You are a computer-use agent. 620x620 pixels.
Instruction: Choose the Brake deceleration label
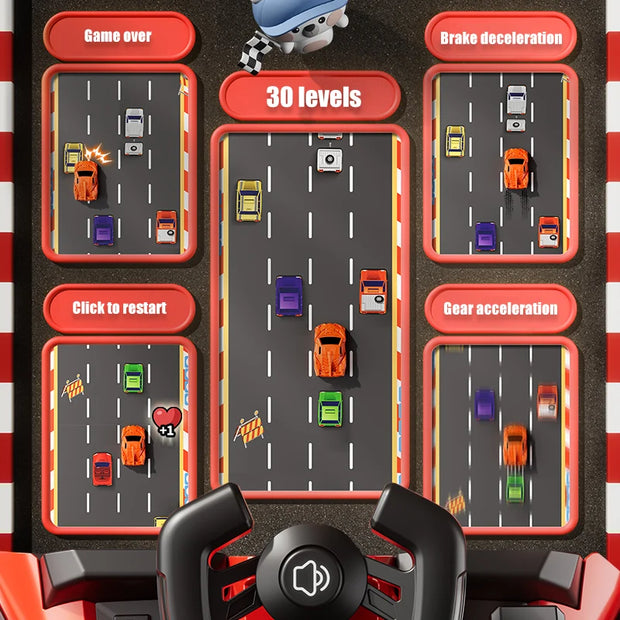(501, 38)
